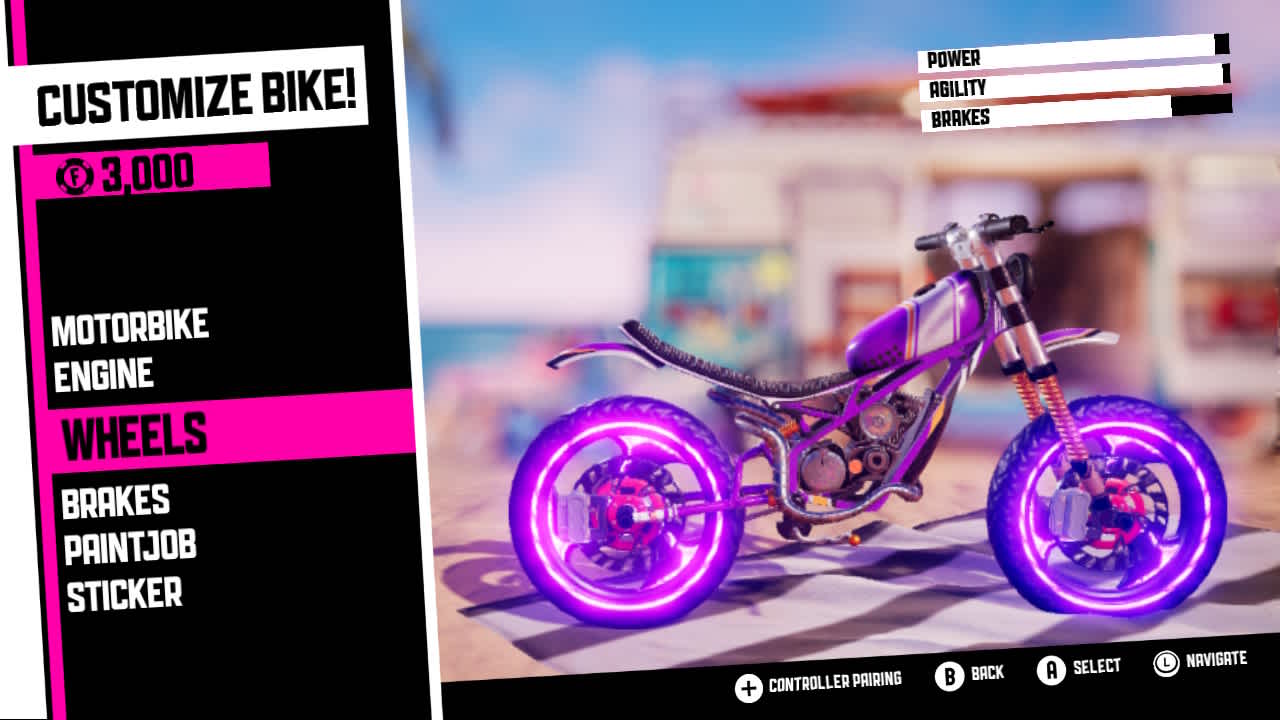The image size is (1280, 720).
Task: Select the Motorbike category
Action: tap(131, 325)
